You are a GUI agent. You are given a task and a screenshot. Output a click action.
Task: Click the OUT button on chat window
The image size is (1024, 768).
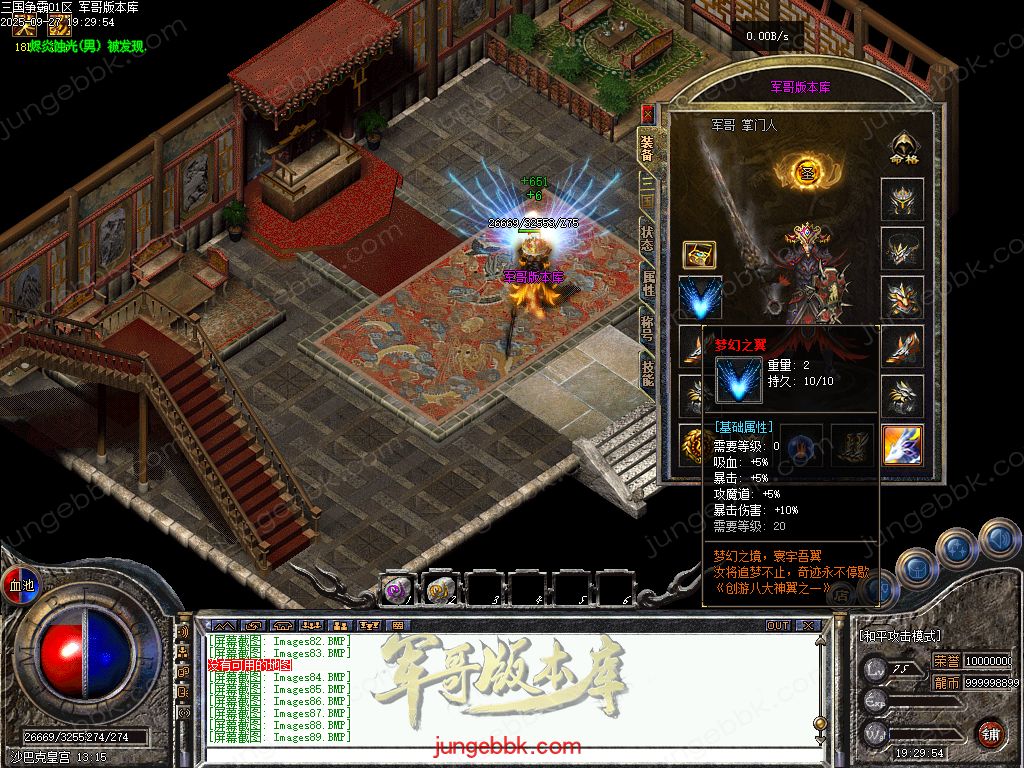[x=777, y=625]
